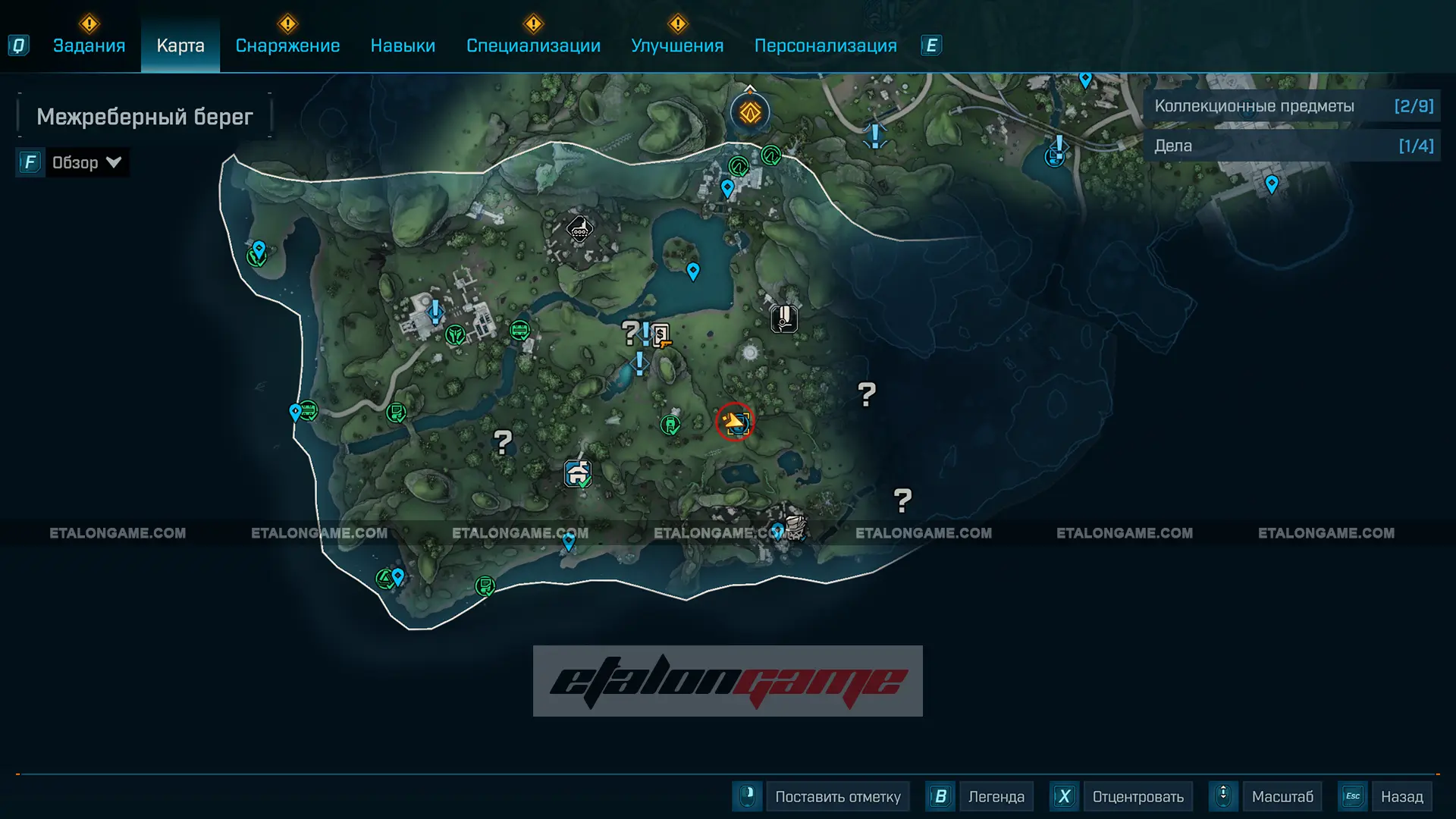Open the Коллекционные предметы row

1292,106
